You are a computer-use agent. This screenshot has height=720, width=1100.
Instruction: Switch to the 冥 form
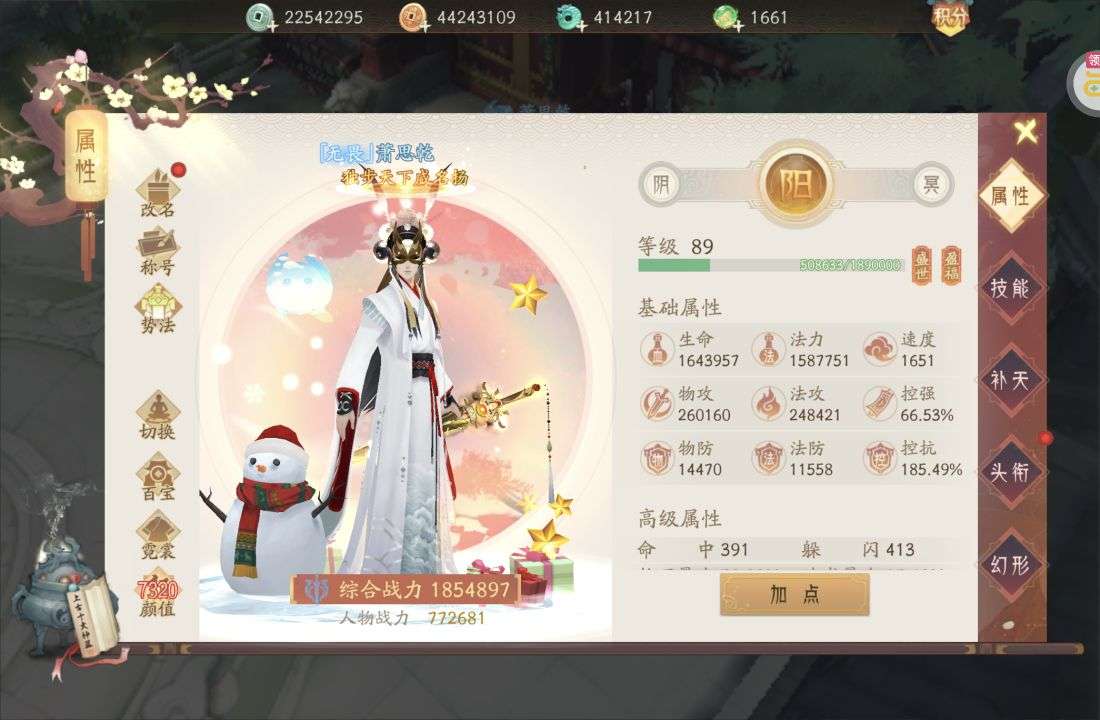[x=931, y=184]
